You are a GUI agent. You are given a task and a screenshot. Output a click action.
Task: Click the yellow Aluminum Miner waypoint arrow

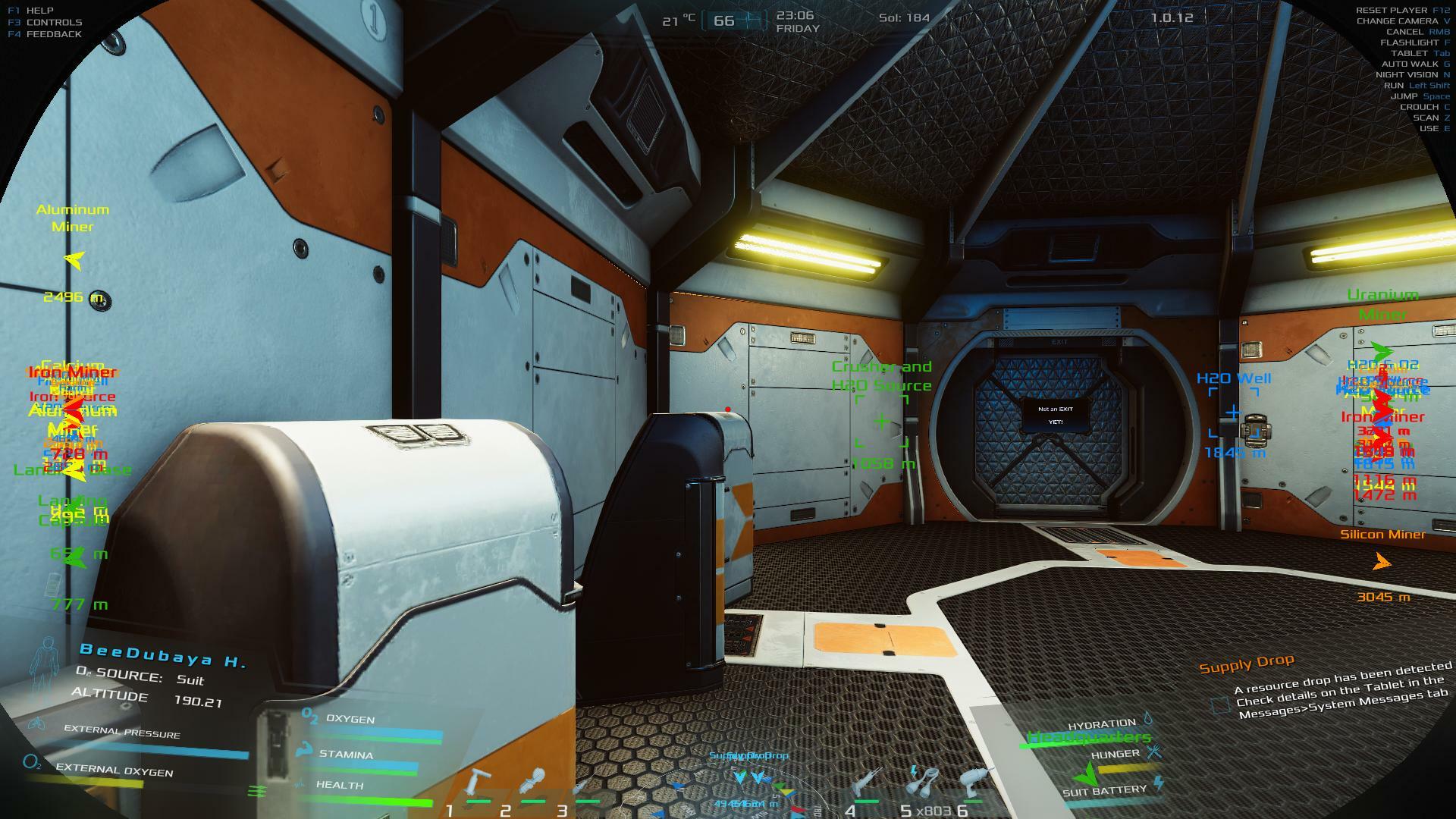74,261
